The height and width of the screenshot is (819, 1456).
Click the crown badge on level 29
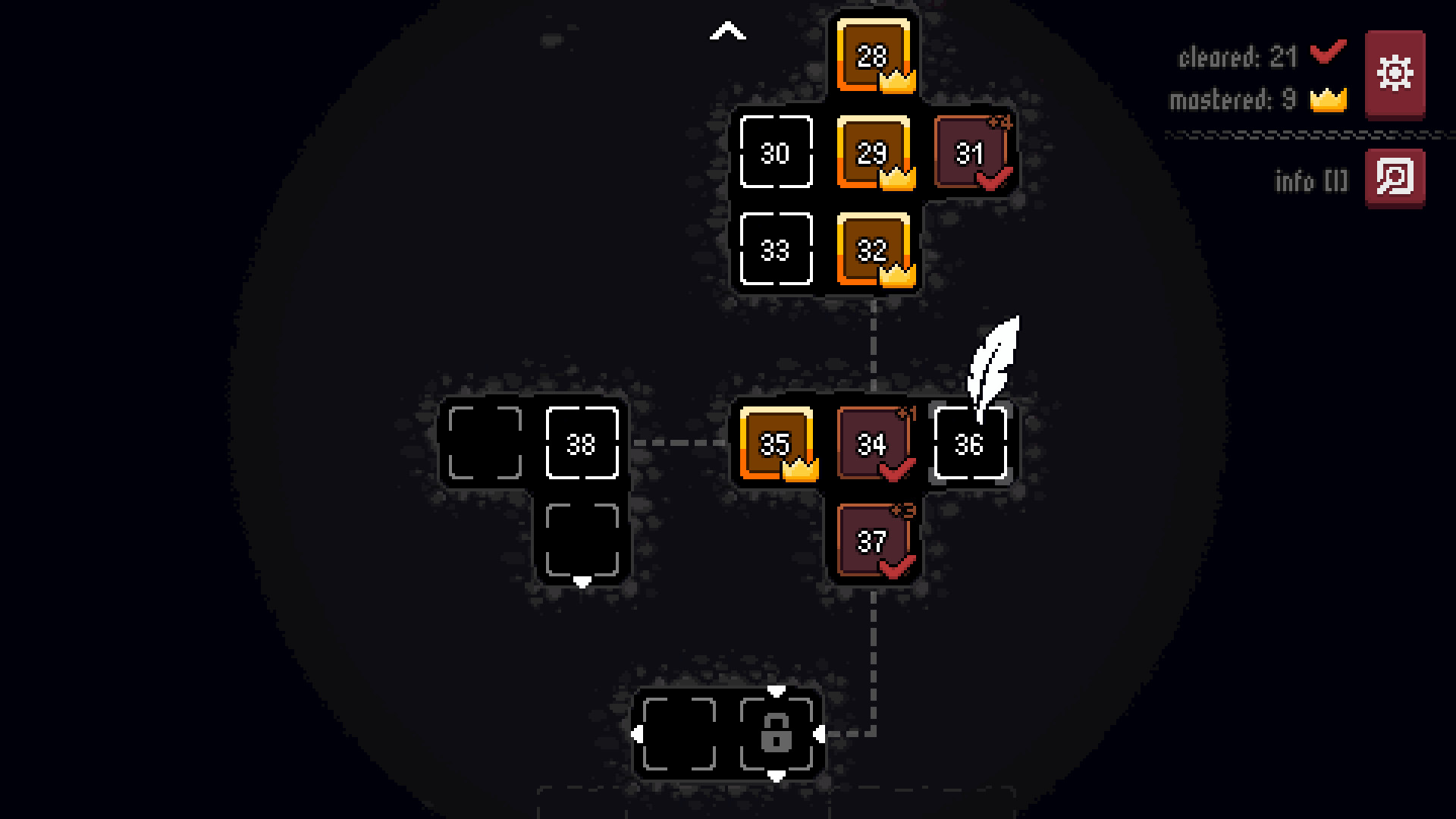click(x=898, y=179)
